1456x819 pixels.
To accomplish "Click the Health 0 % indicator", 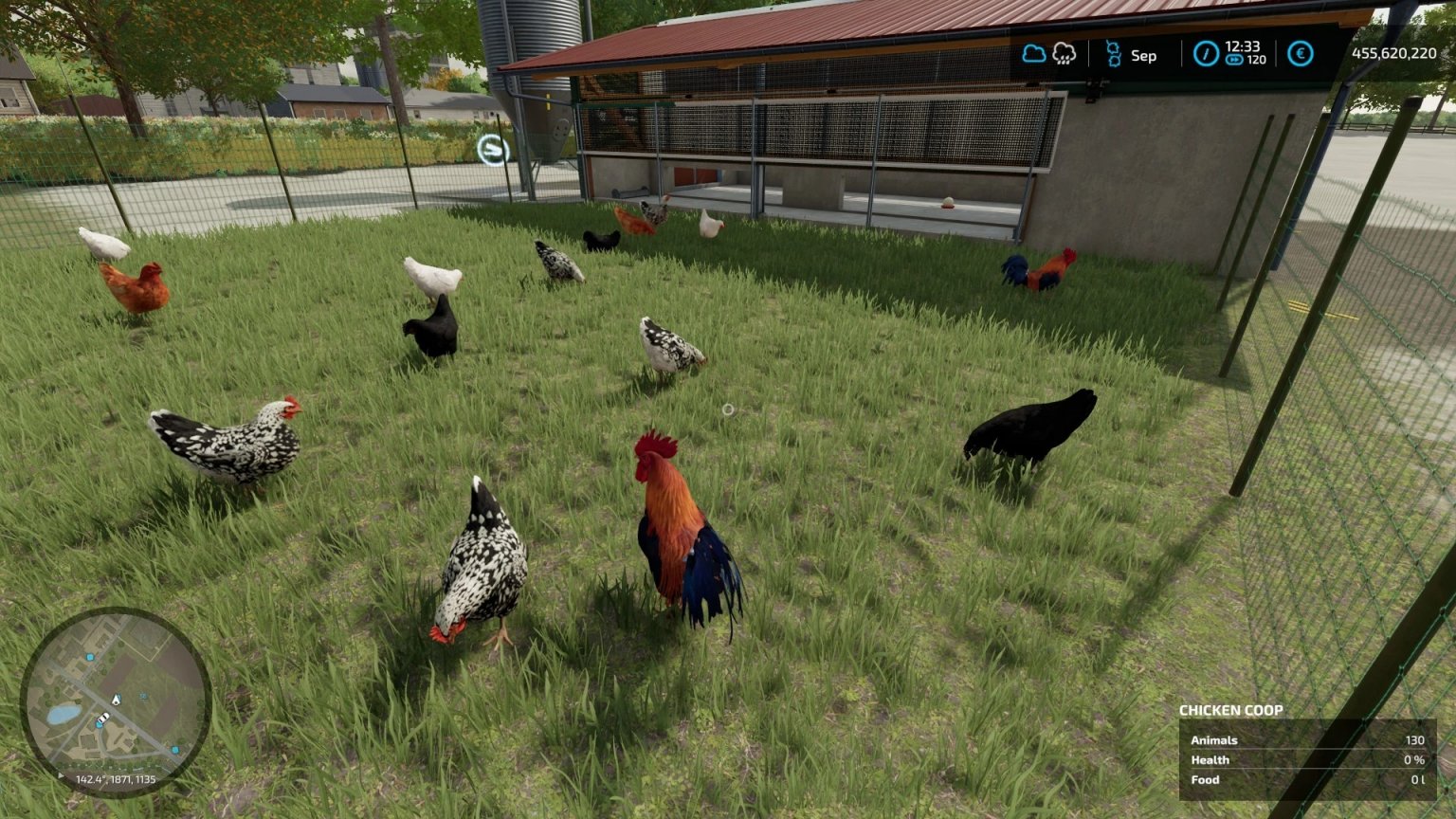I will coord(1211,759).
